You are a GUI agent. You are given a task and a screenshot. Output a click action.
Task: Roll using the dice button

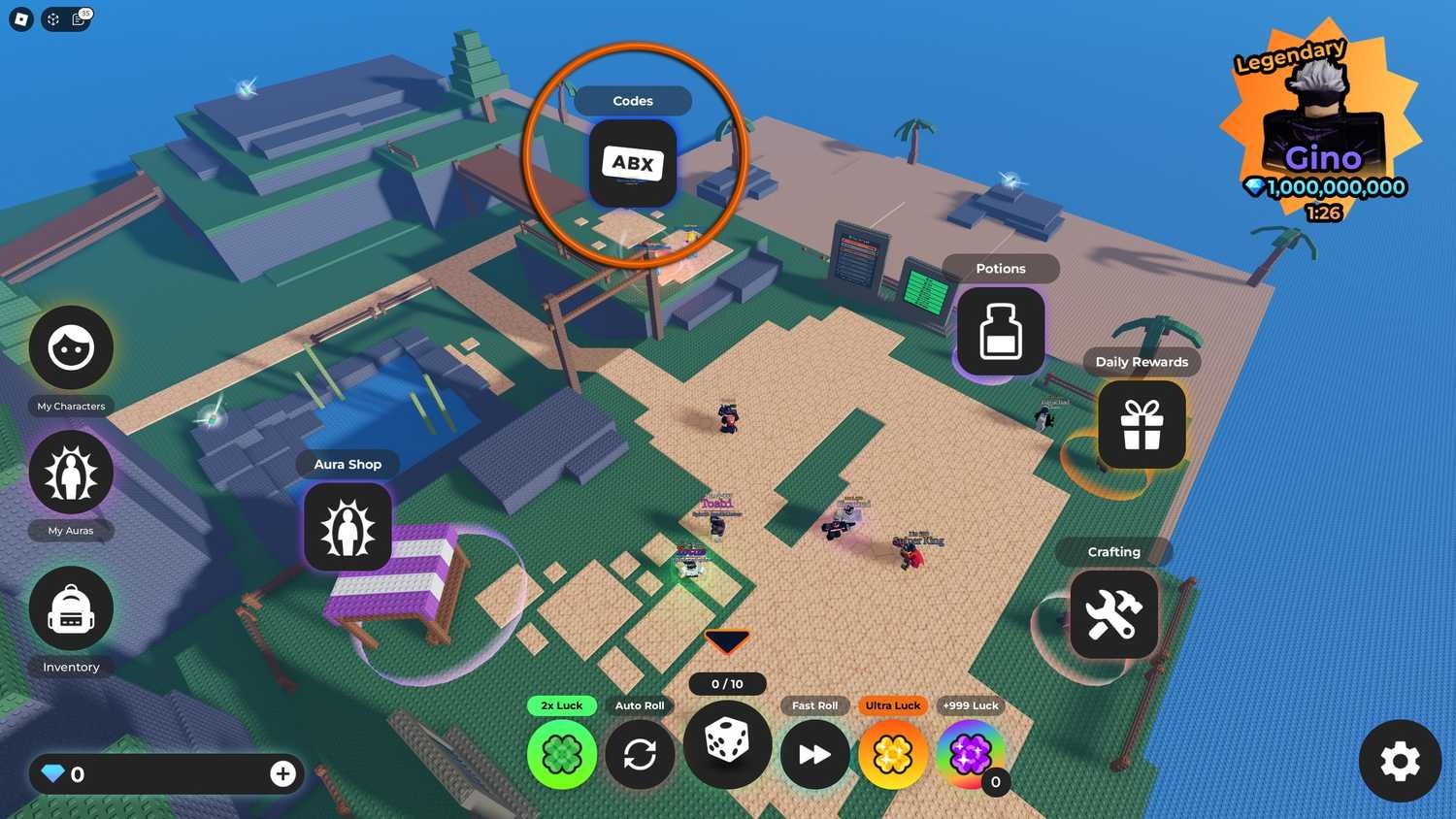tap(727, 743)
